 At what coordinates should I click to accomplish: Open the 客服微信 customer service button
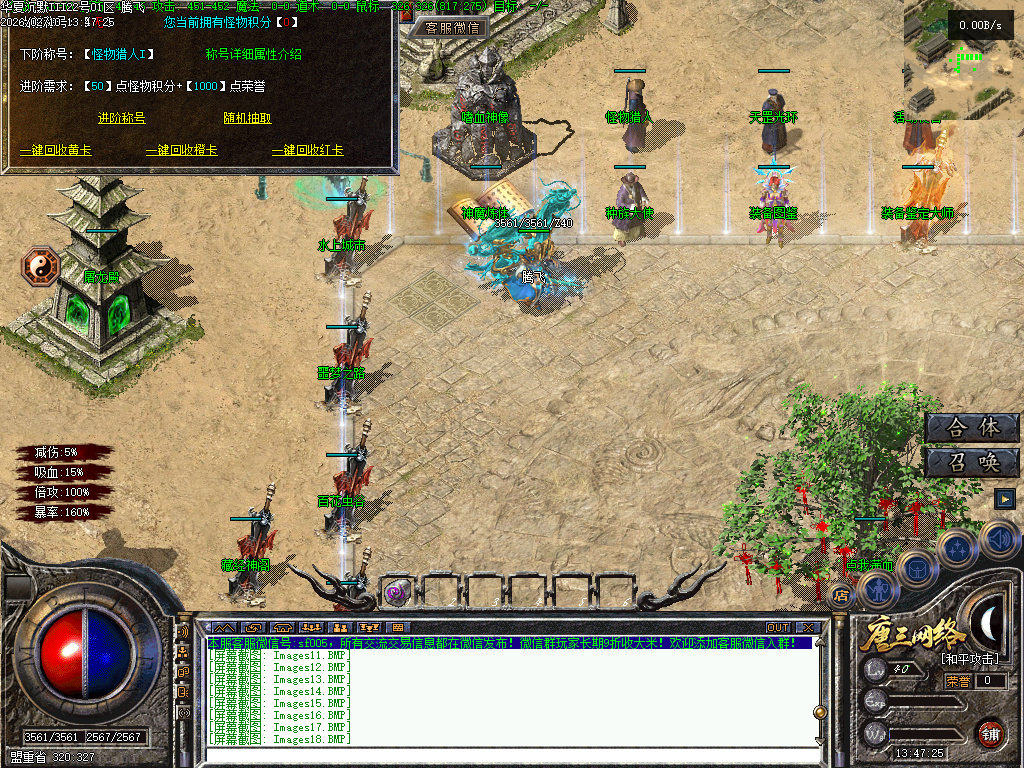(x=451, y=28)
